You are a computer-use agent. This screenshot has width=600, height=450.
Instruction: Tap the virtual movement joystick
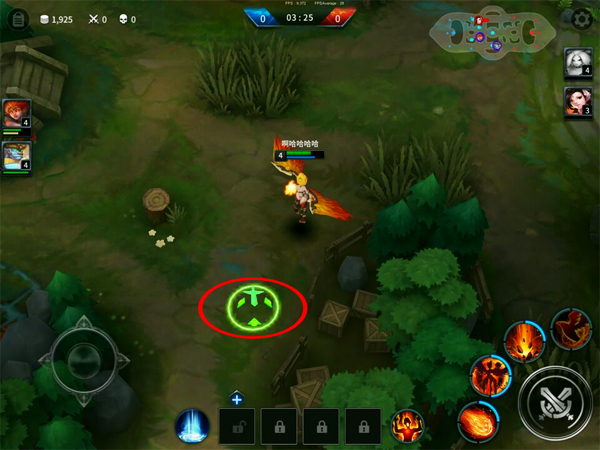(x=82, y=357)
